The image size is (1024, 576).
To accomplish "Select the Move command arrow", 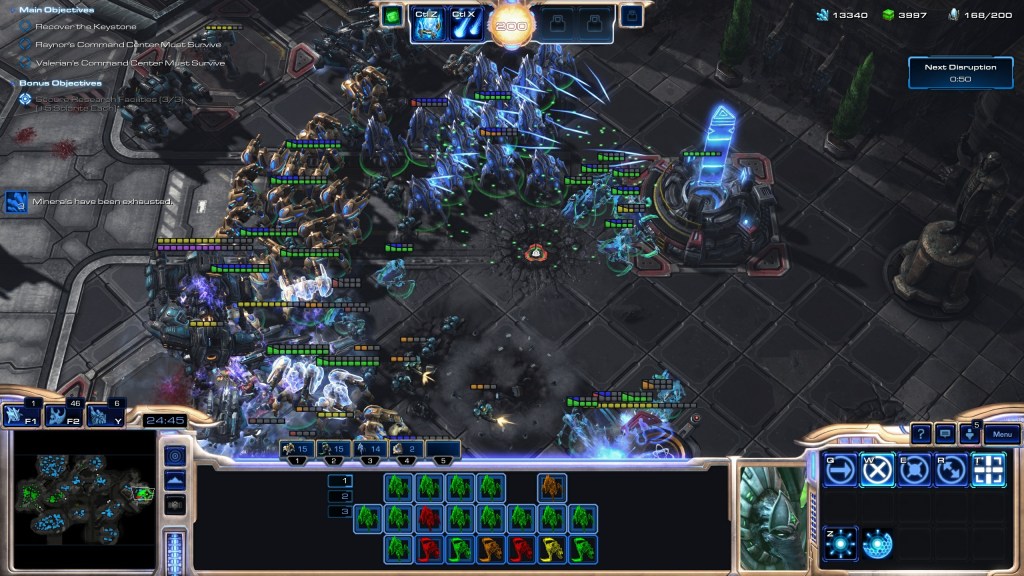I will (x=840, y=469).
